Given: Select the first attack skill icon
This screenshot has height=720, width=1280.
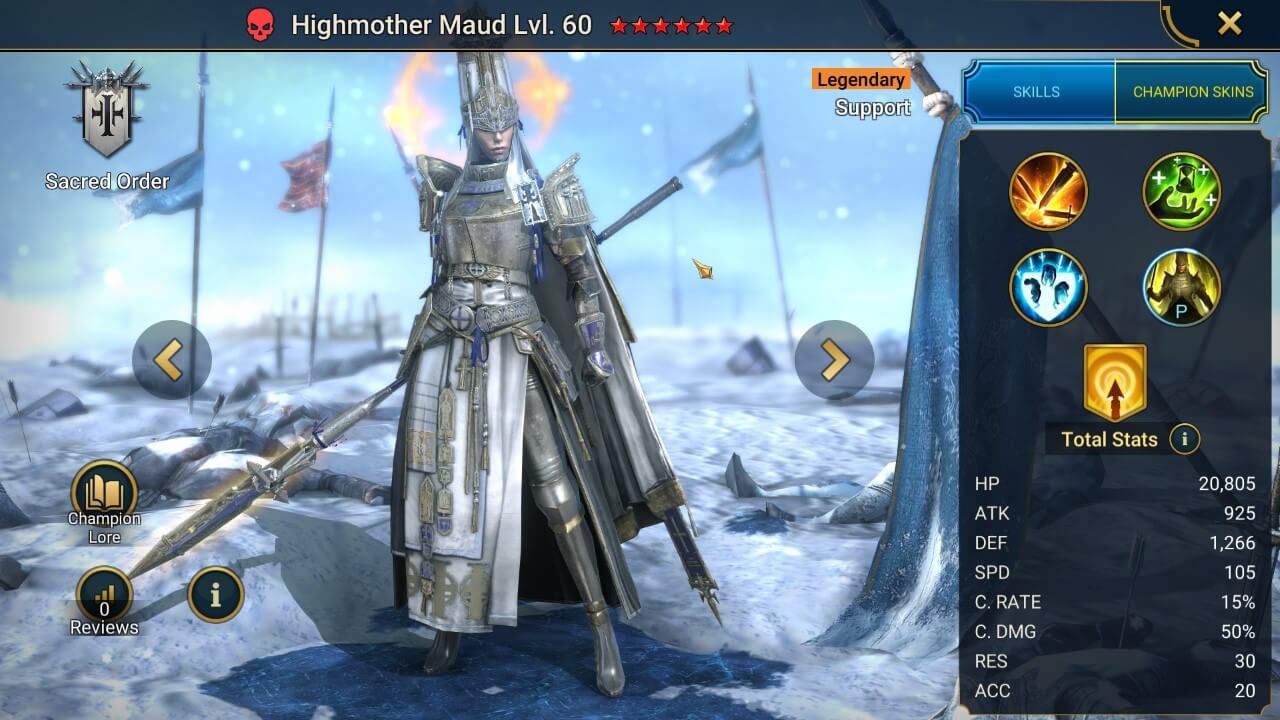Looking at the screenshot, I should (x=1049, y=192).
